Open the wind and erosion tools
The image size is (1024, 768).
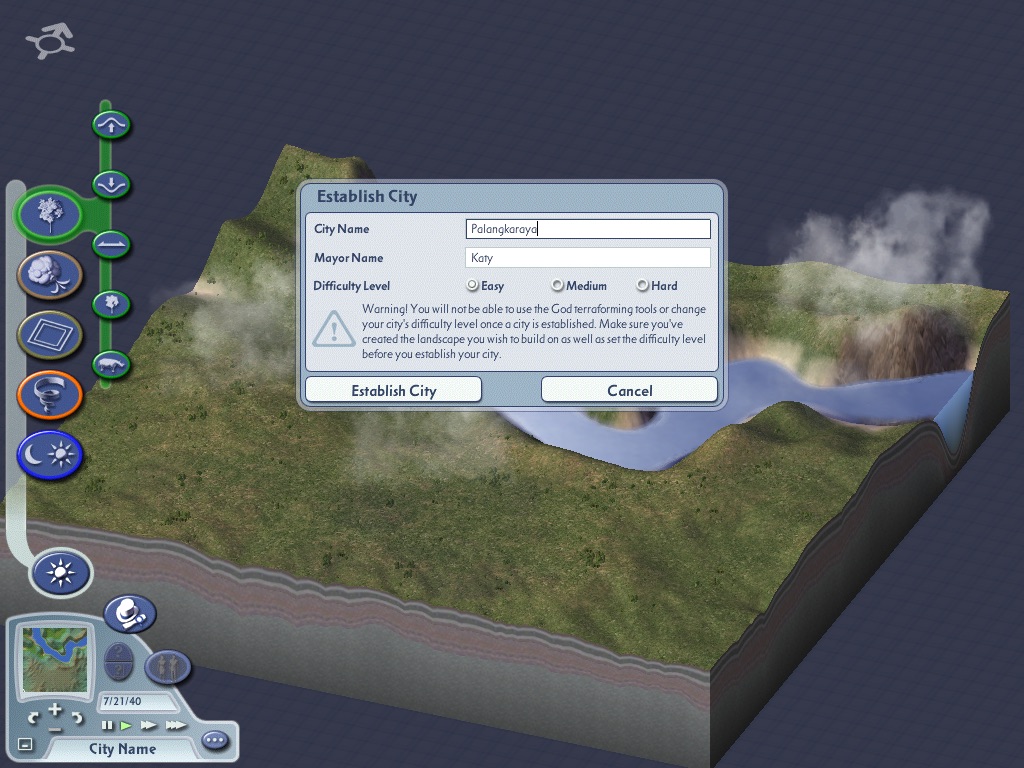coord(49,273)
